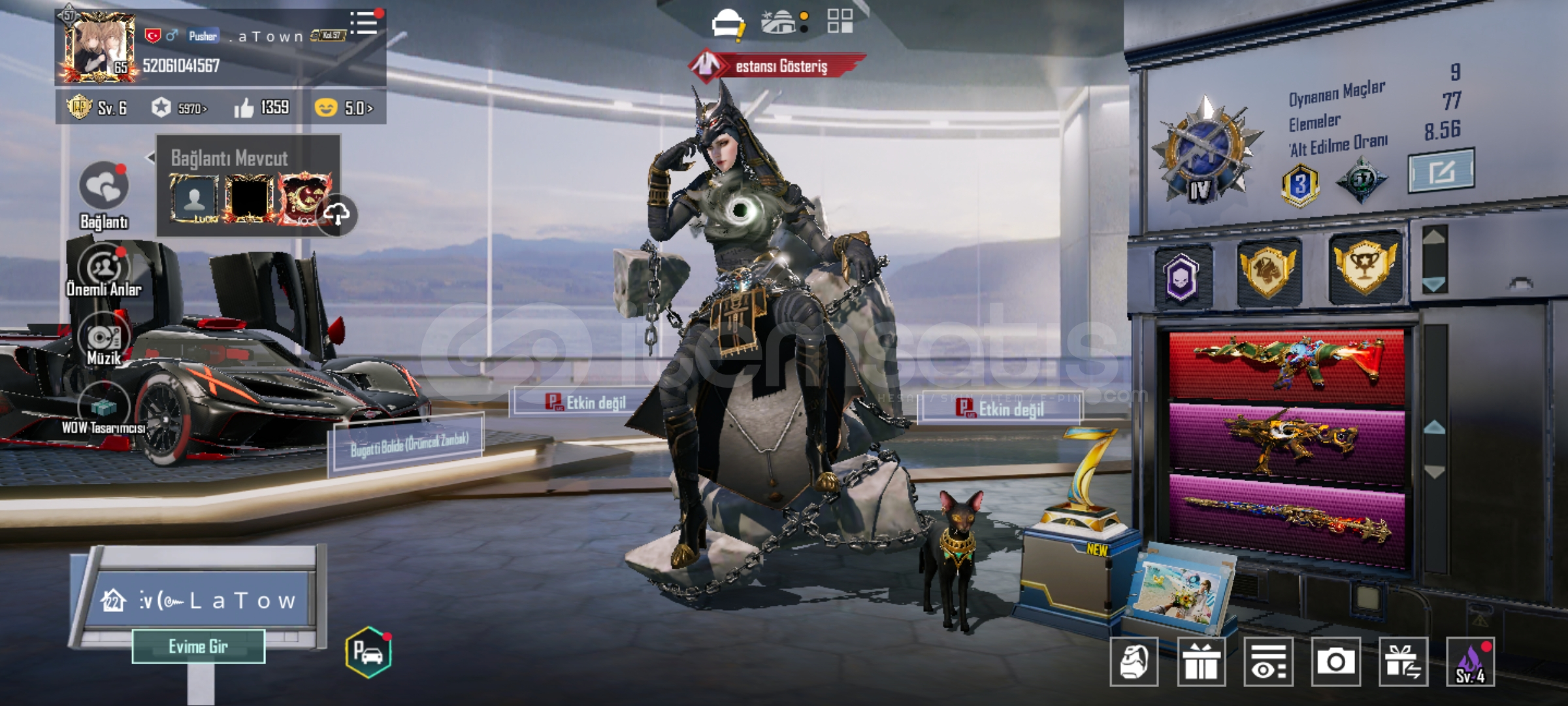This screenshot has width=1568, height=706.
Task: Open the green hexagon vehicle parking icon
Action: click(x=368, y=652)
